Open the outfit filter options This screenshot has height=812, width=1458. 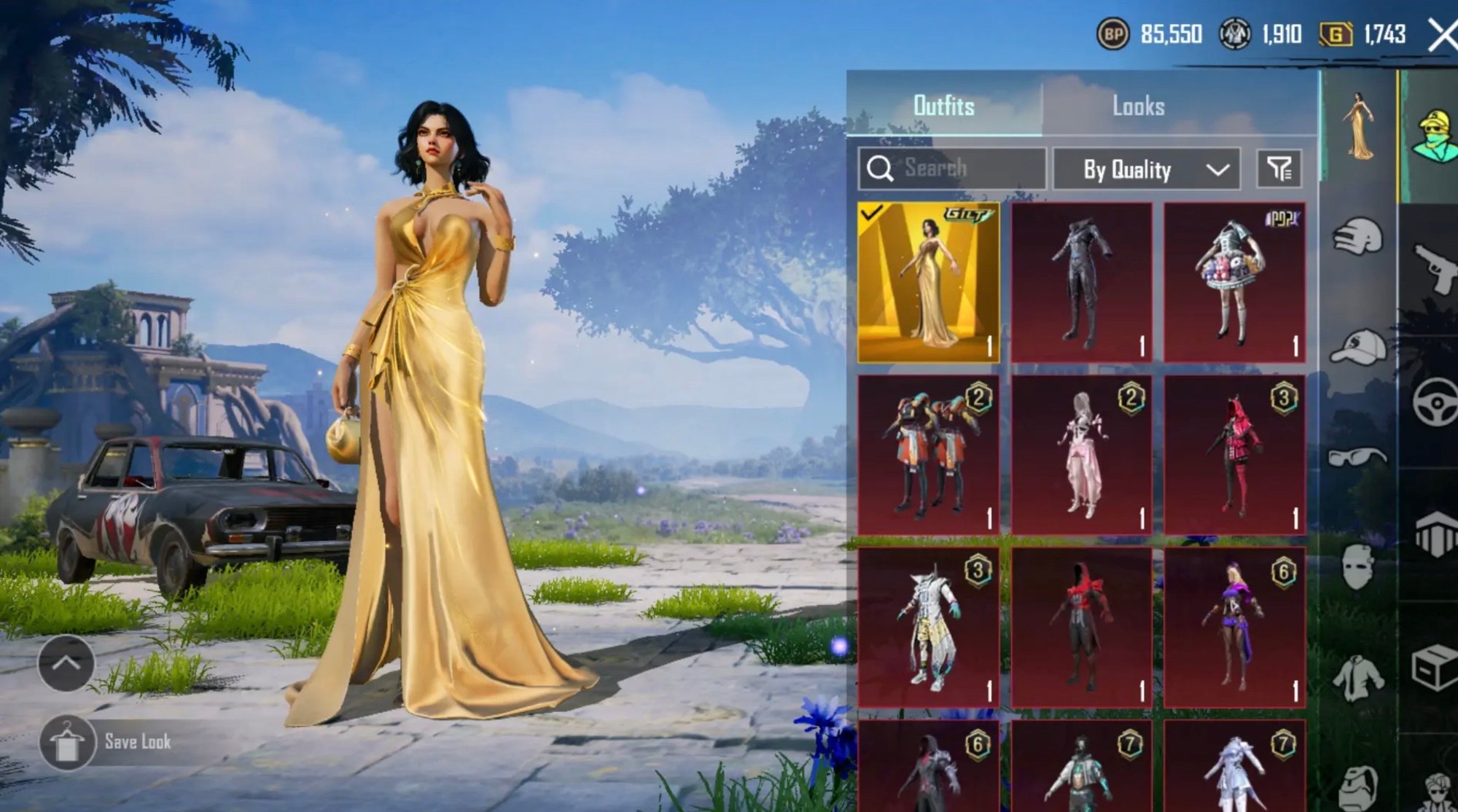(1279, 169)
